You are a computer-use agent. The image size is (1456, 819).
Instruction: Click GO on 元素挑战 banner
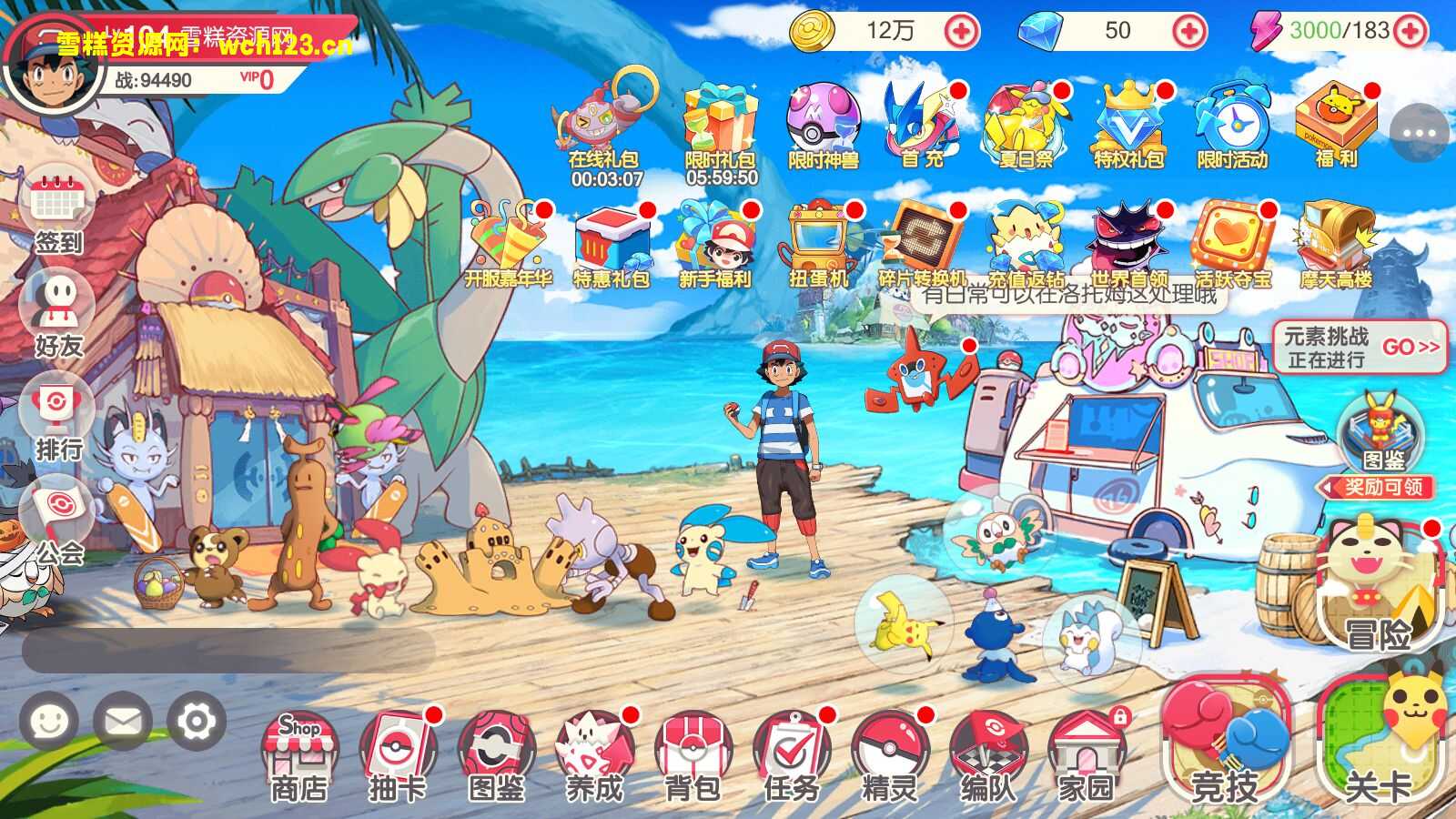tap(1410, 348)
